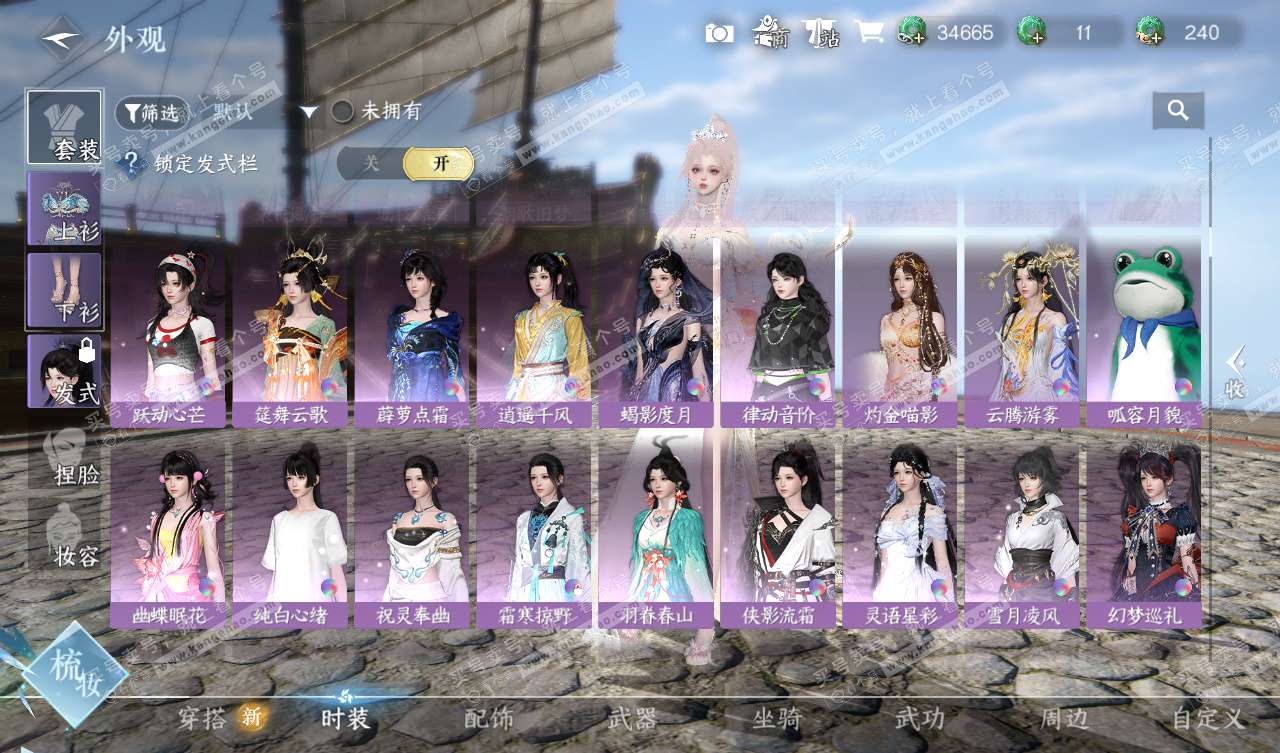Screen dimensions: 1280x753
Task: Select the 呱容月貌 frog costume
Action: [1144, 338]
